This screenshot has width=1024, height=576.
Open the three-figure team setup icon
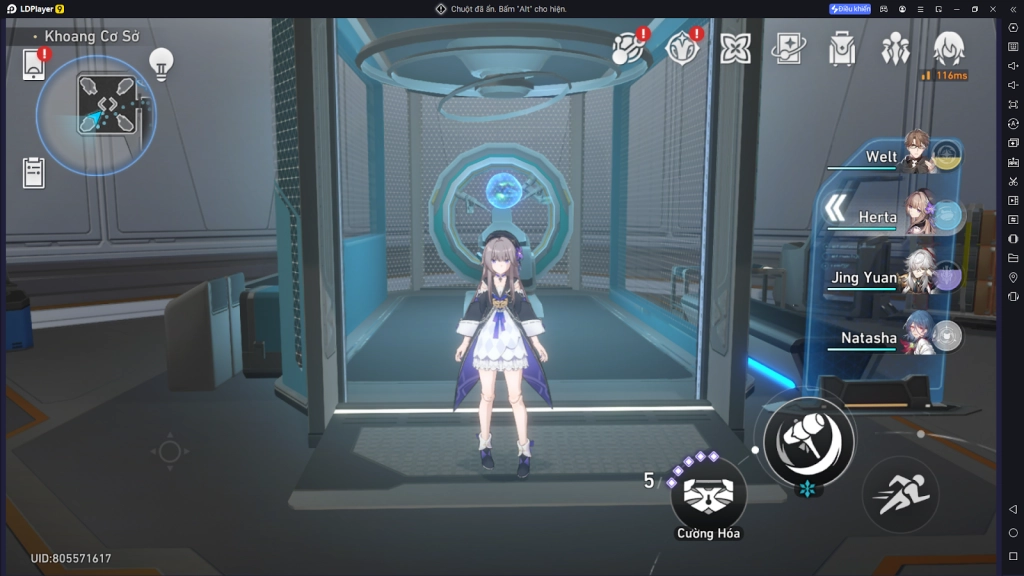(894, 48)
